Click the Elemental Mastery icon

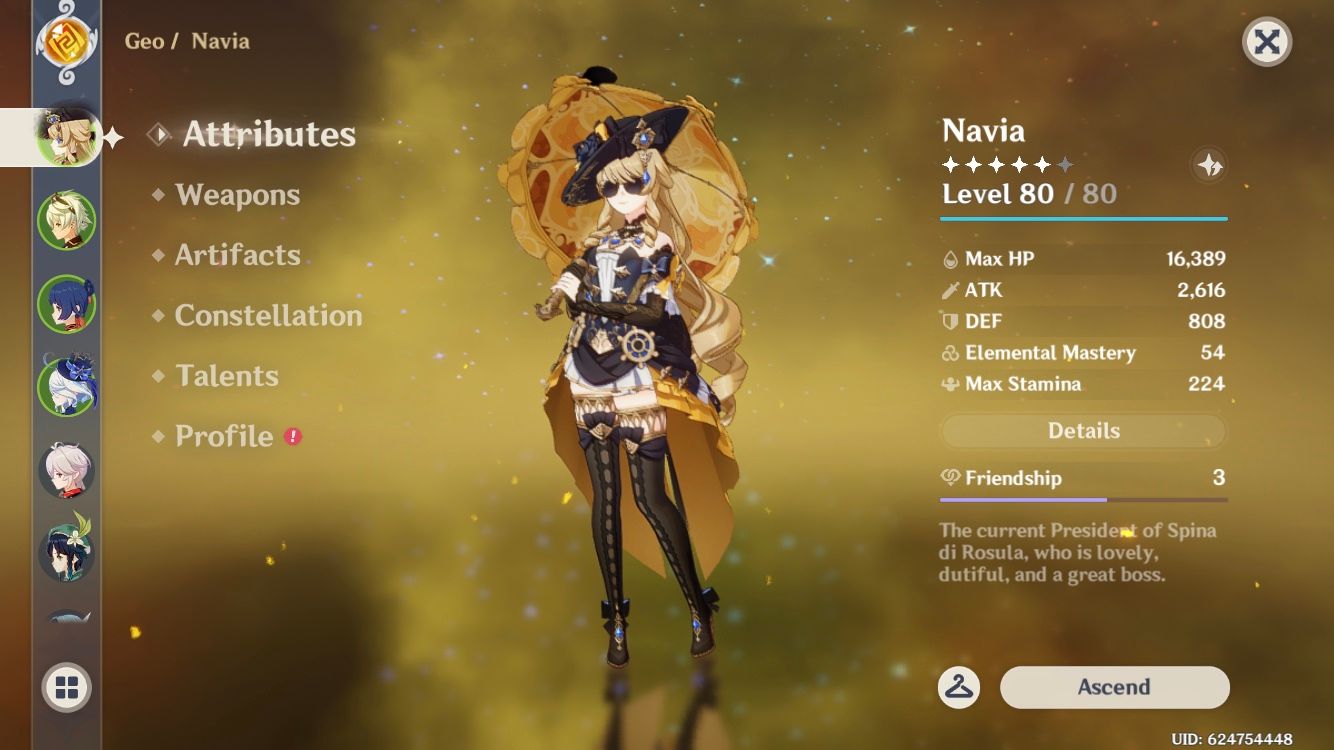951,353
